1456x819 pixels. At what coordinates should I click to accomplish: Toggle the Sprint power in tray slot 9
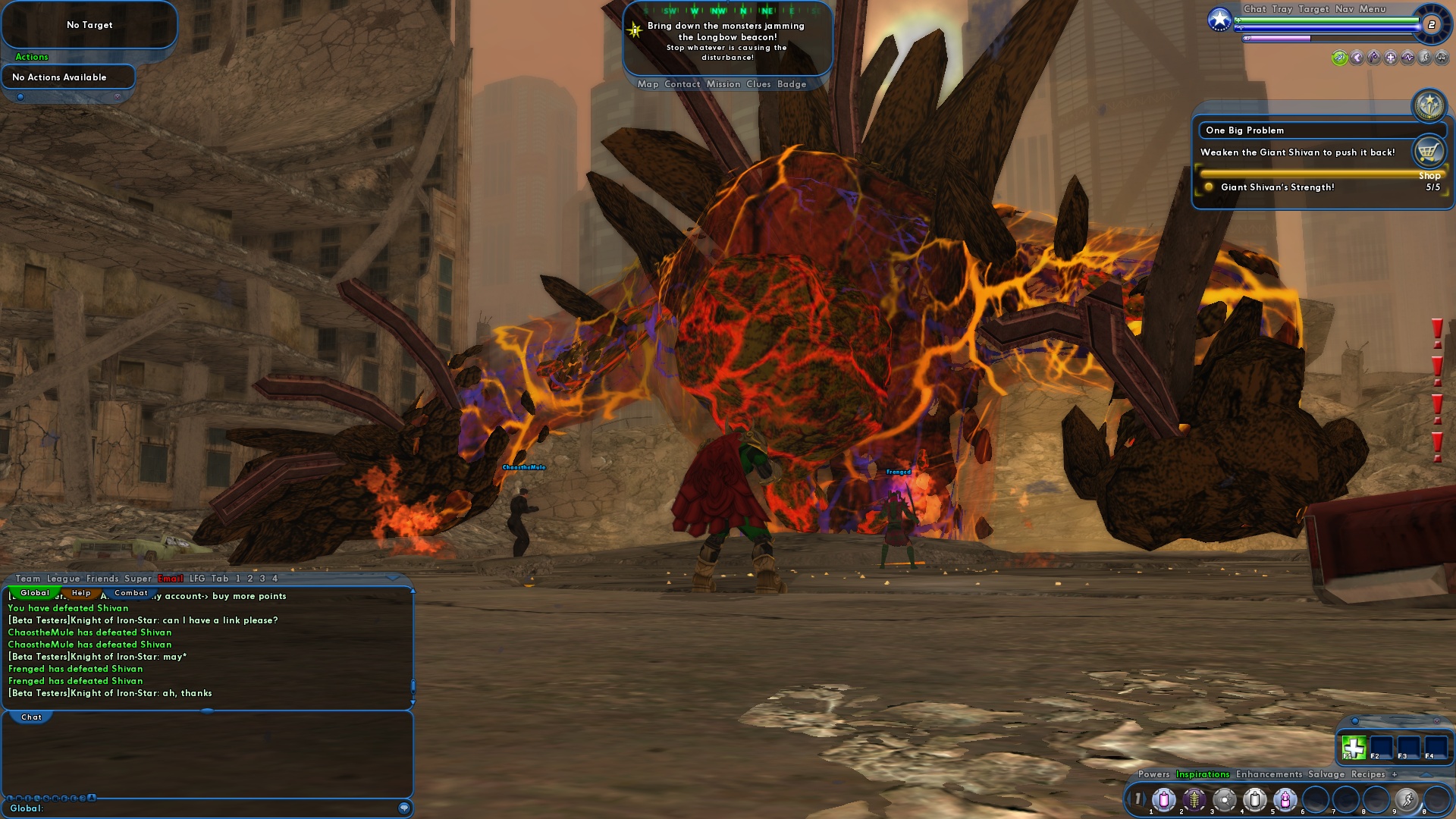pyautogui.click(x=1408, y=799)
